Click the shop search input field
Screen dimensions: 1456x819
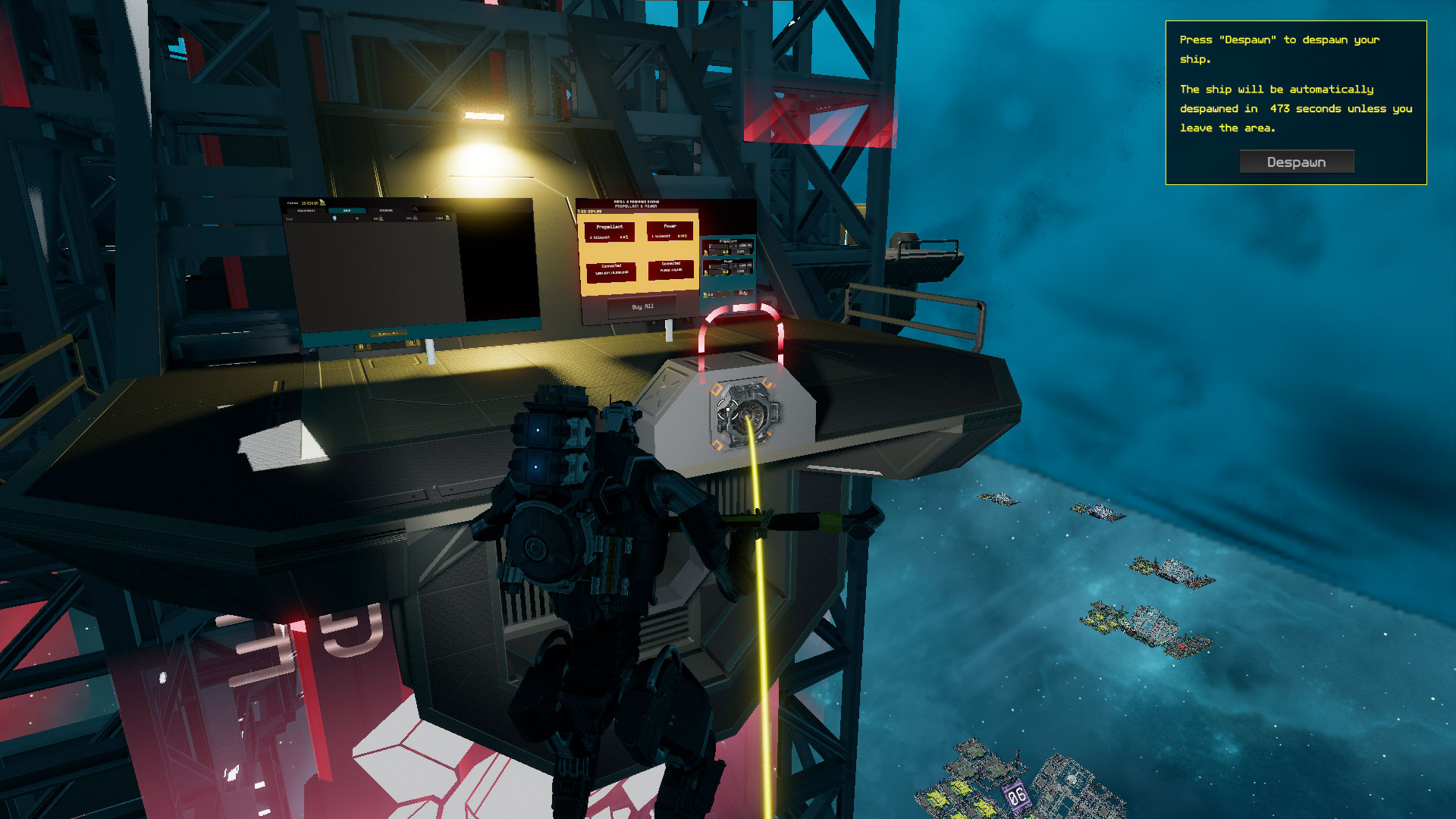435,209
